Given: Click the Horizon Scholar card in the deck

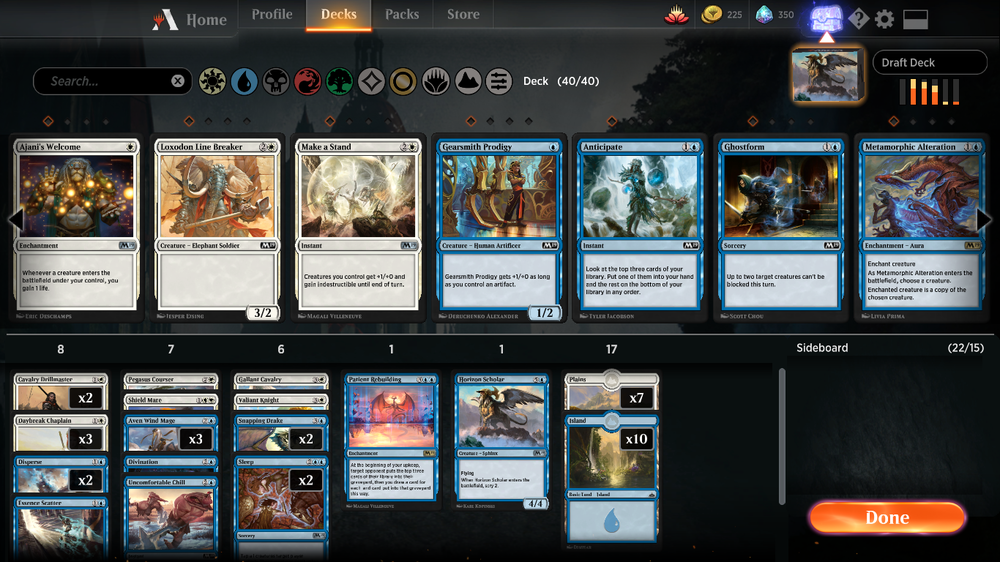Looking at the screenshot, I should 501,441.
